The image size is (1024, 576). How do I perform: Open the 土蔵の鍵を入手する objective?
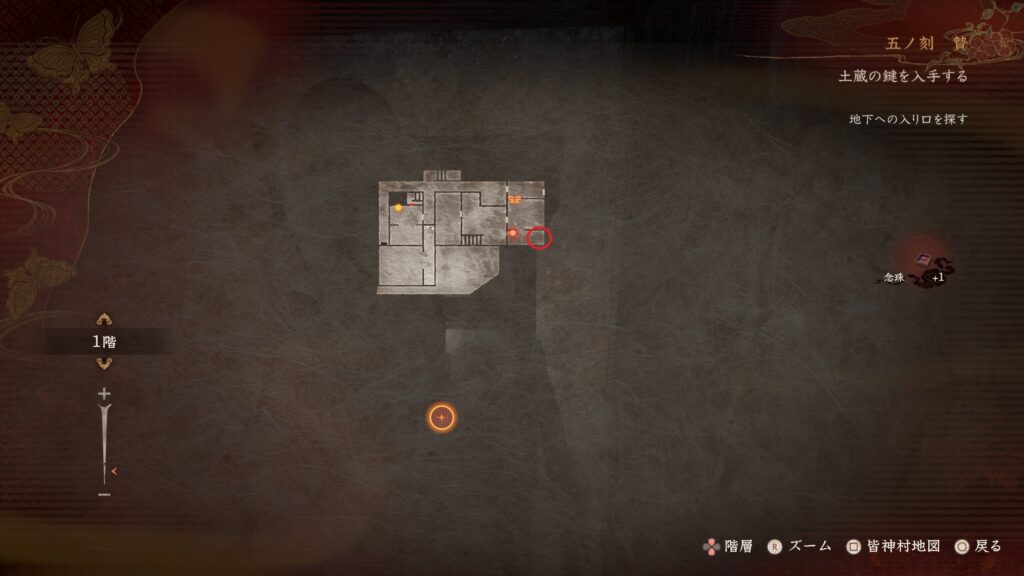(903, 77)
